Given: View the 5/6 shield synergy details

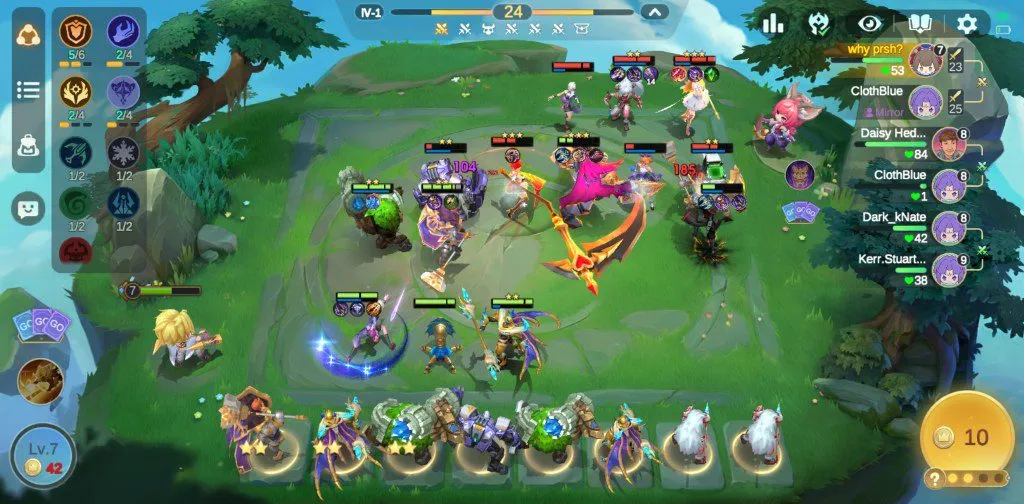Looking at the screenshot, I should pyautogui.click(x=74, y=34).
